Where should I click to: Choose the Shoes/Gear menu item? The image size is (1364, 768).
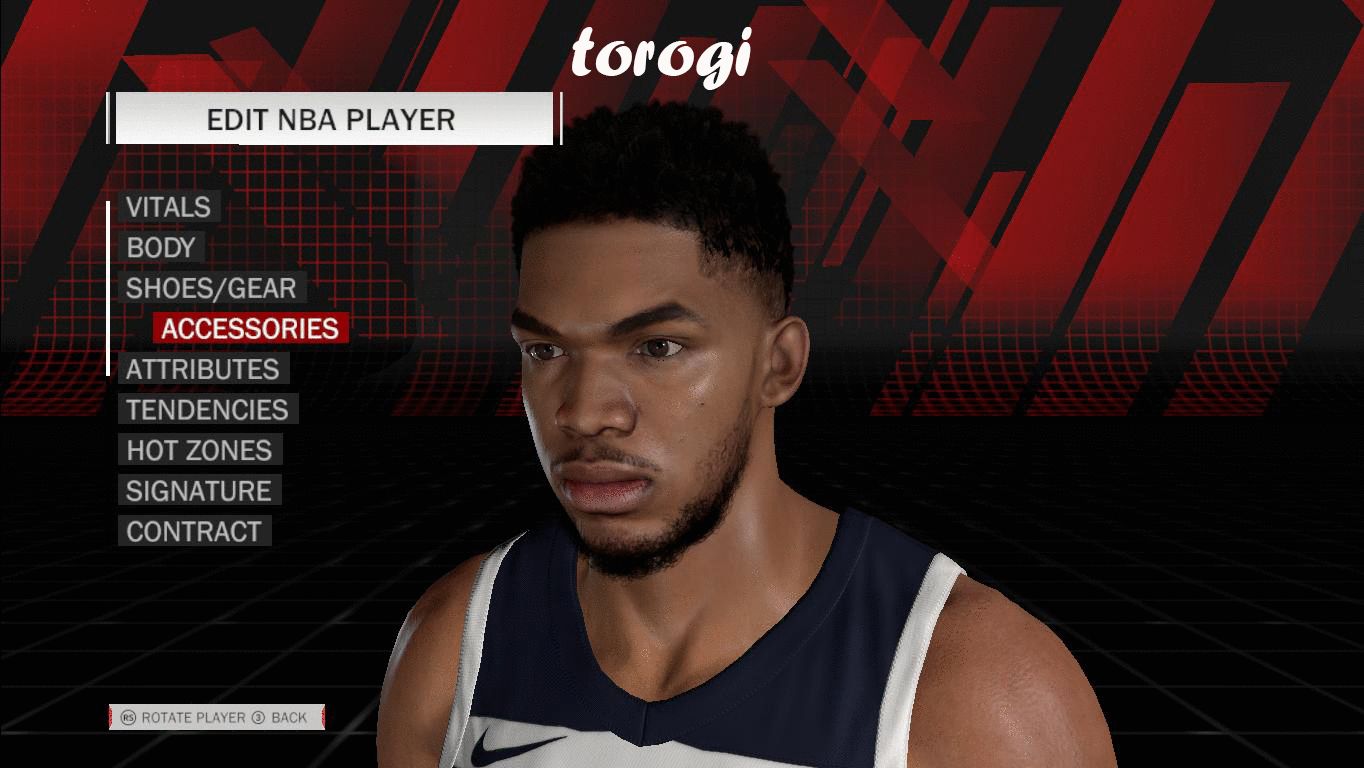point(211,289)
